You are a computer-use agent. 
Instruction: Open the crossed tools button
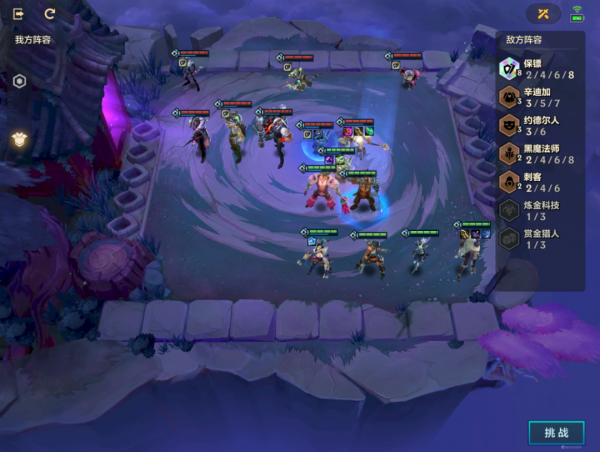click(x=543, y=14)
